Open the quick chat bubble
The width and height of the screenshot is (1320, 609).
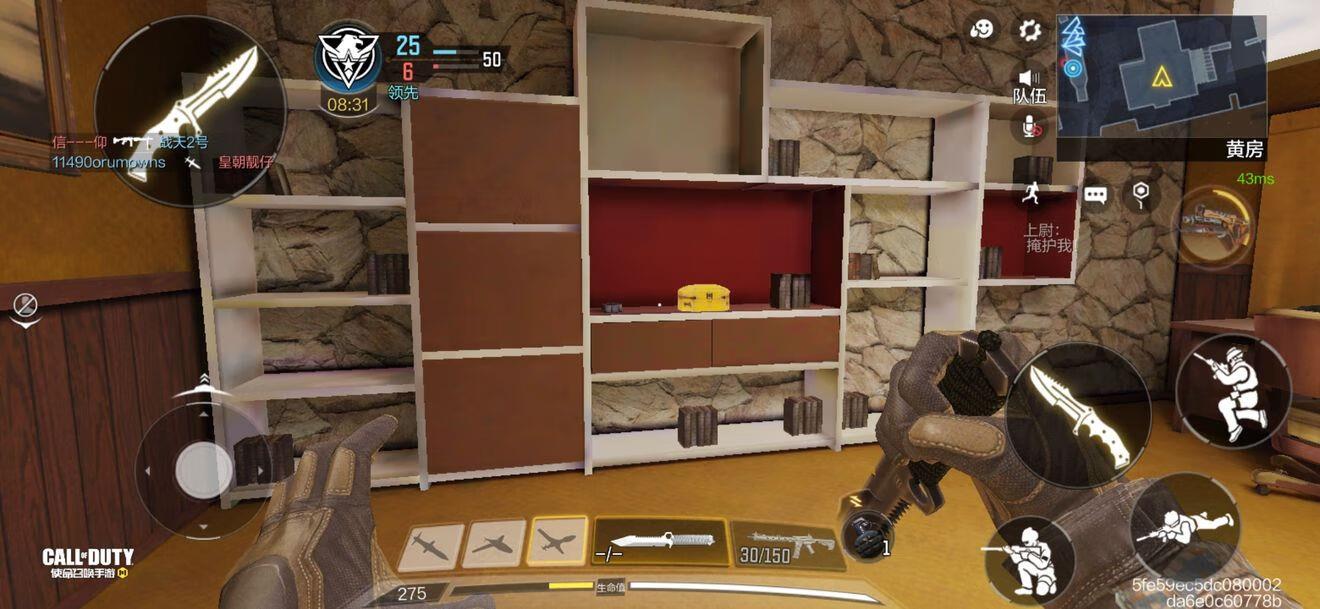(x=1096, y=196)
